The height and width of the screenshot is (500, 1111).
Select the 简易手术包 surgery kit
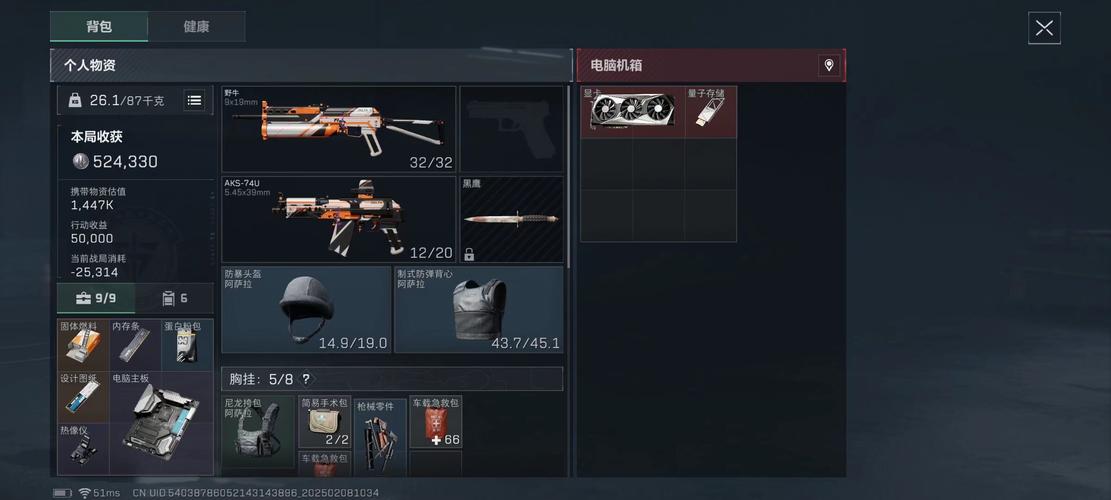click(324, 422)
